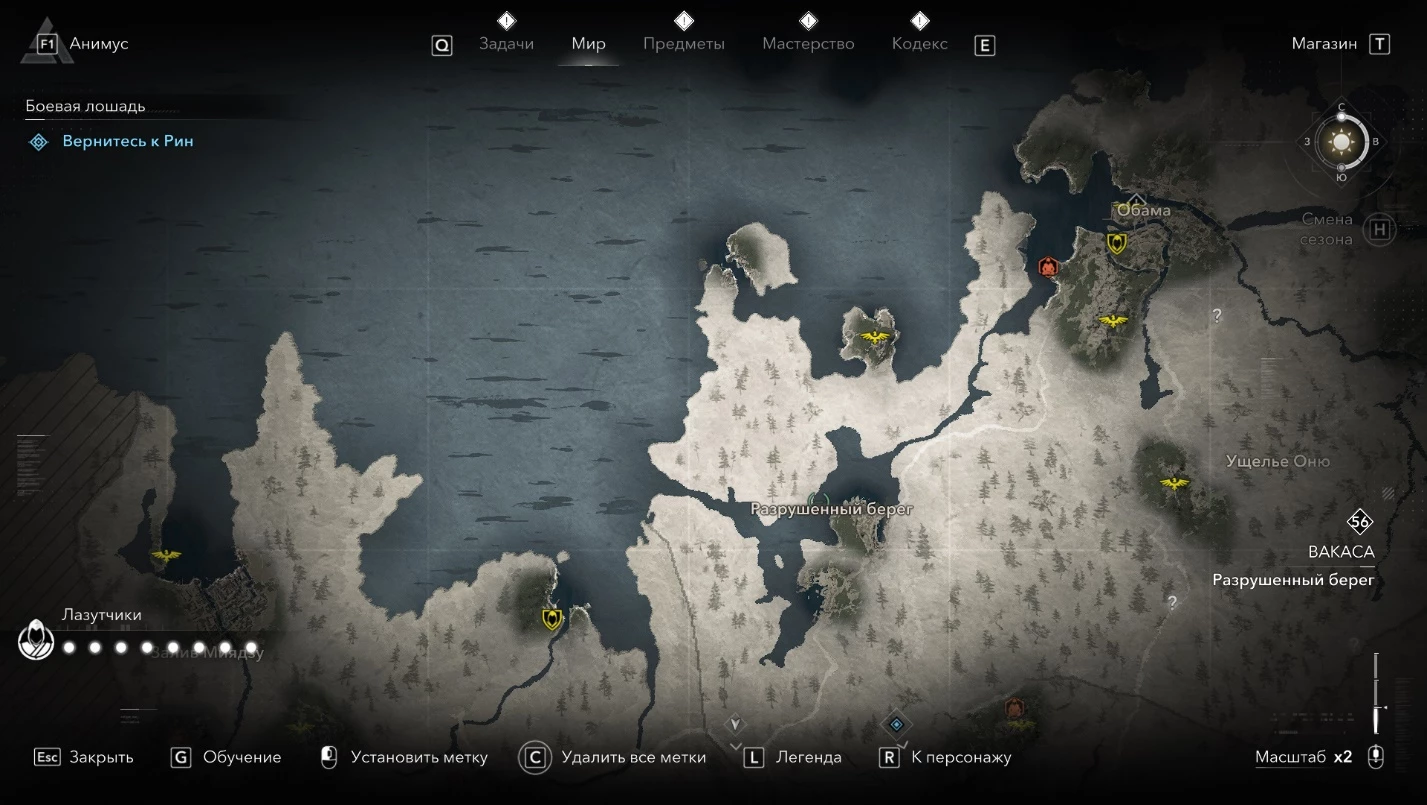Click the red castle map marker
This screenshot has height=805, width=1427.
click(1048, 266)
